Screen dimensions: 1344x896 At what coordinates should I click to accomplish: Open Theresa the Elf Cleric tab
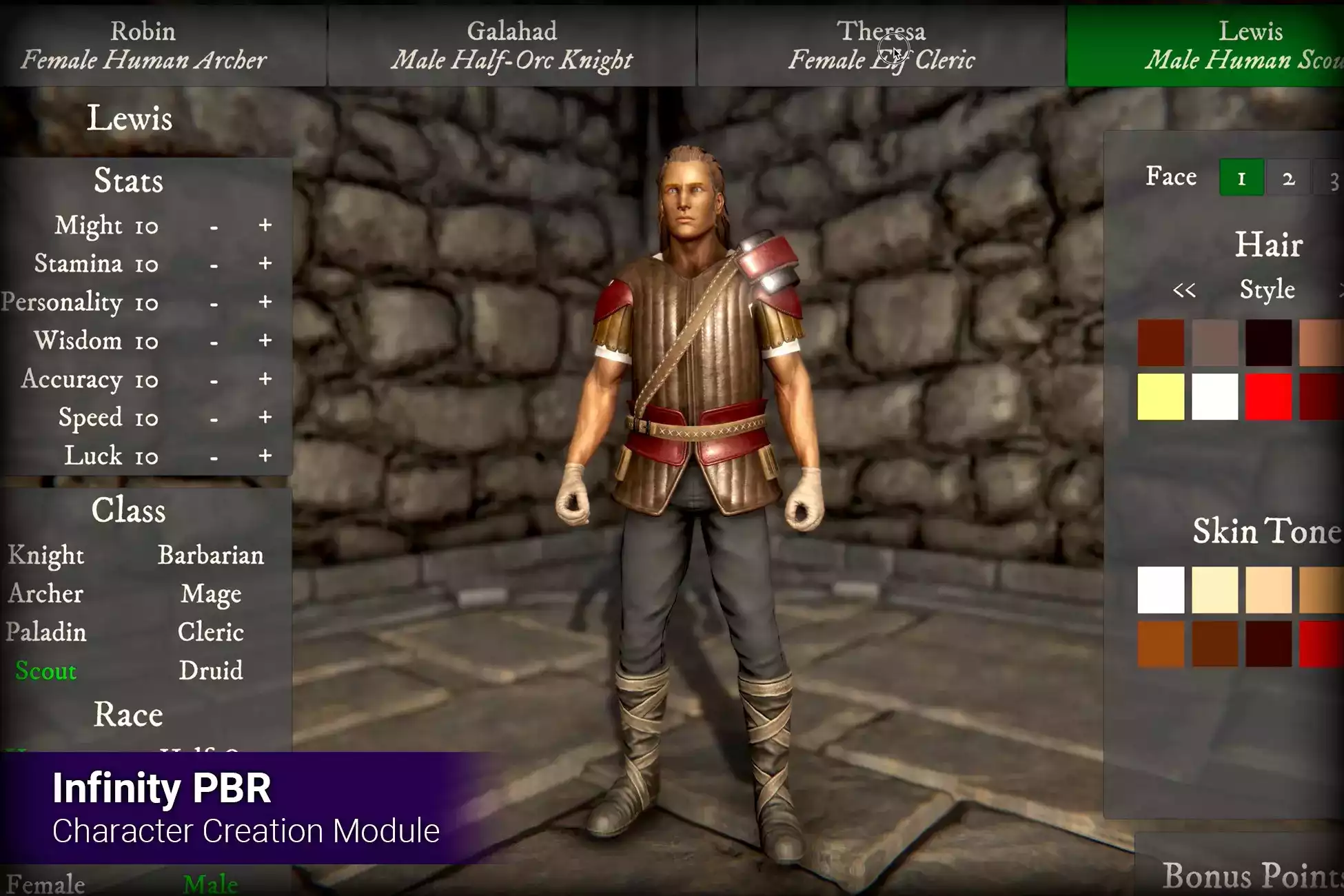click(881, 45)
